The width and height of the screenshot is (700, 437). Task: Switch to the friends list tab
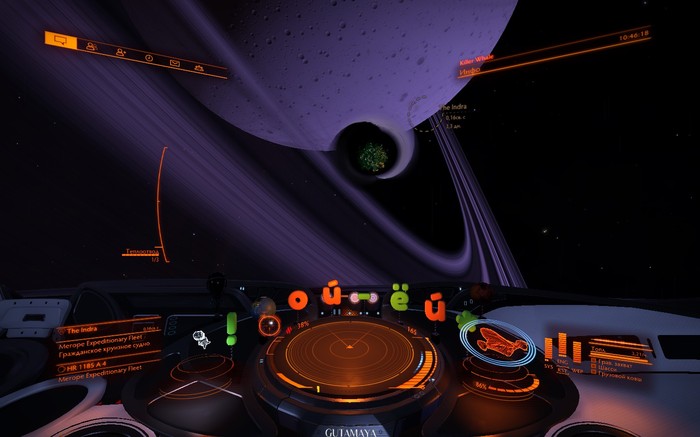click(x=91, y=46)
